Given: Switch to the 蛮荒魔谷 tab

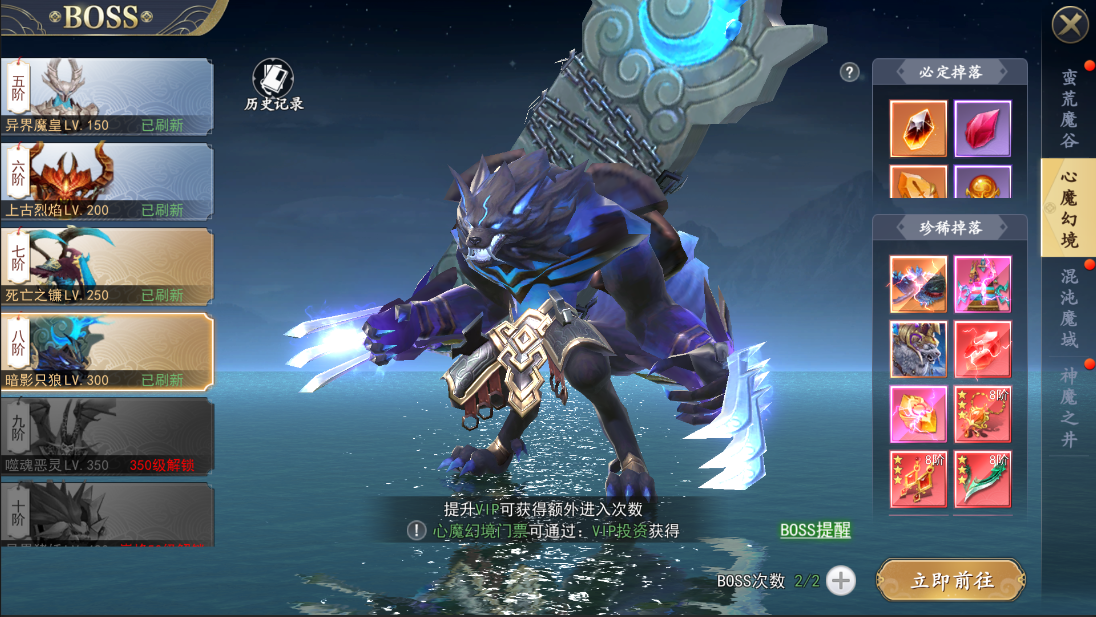Looking at the screenshot, I should [x=1069, y=108].
